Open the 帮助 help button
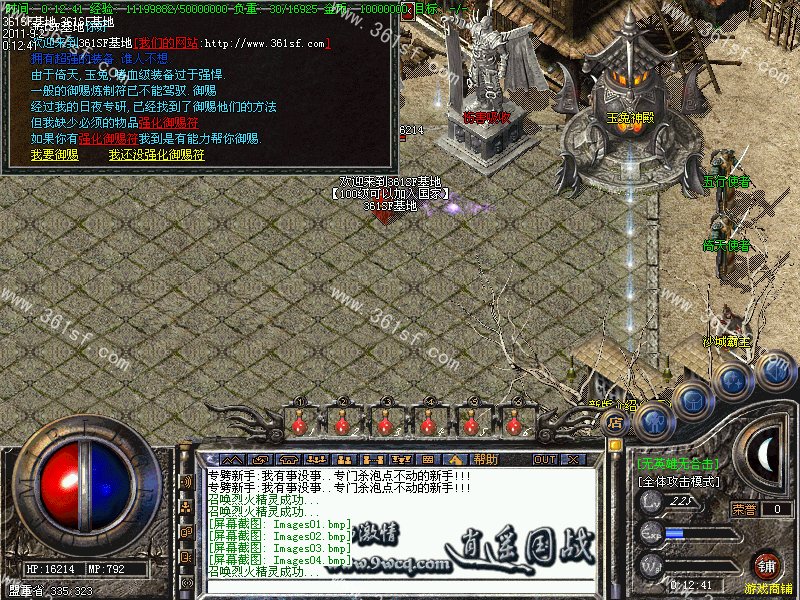The height and width of the screenshot is (600, 800). [x=485, y=459]
